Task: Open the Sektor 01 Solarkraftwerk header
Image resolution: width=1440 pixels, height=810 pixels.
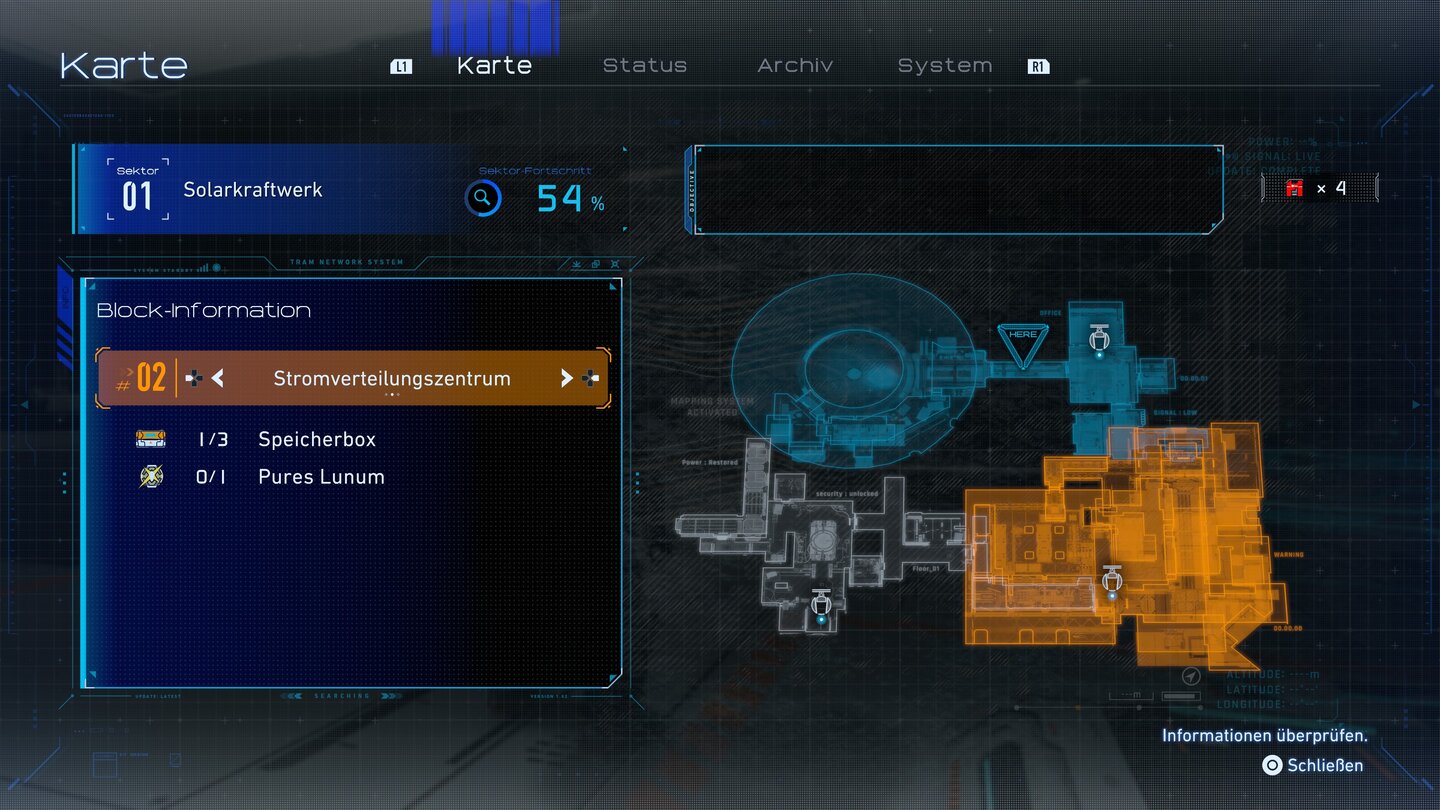Action: (252, 190)
